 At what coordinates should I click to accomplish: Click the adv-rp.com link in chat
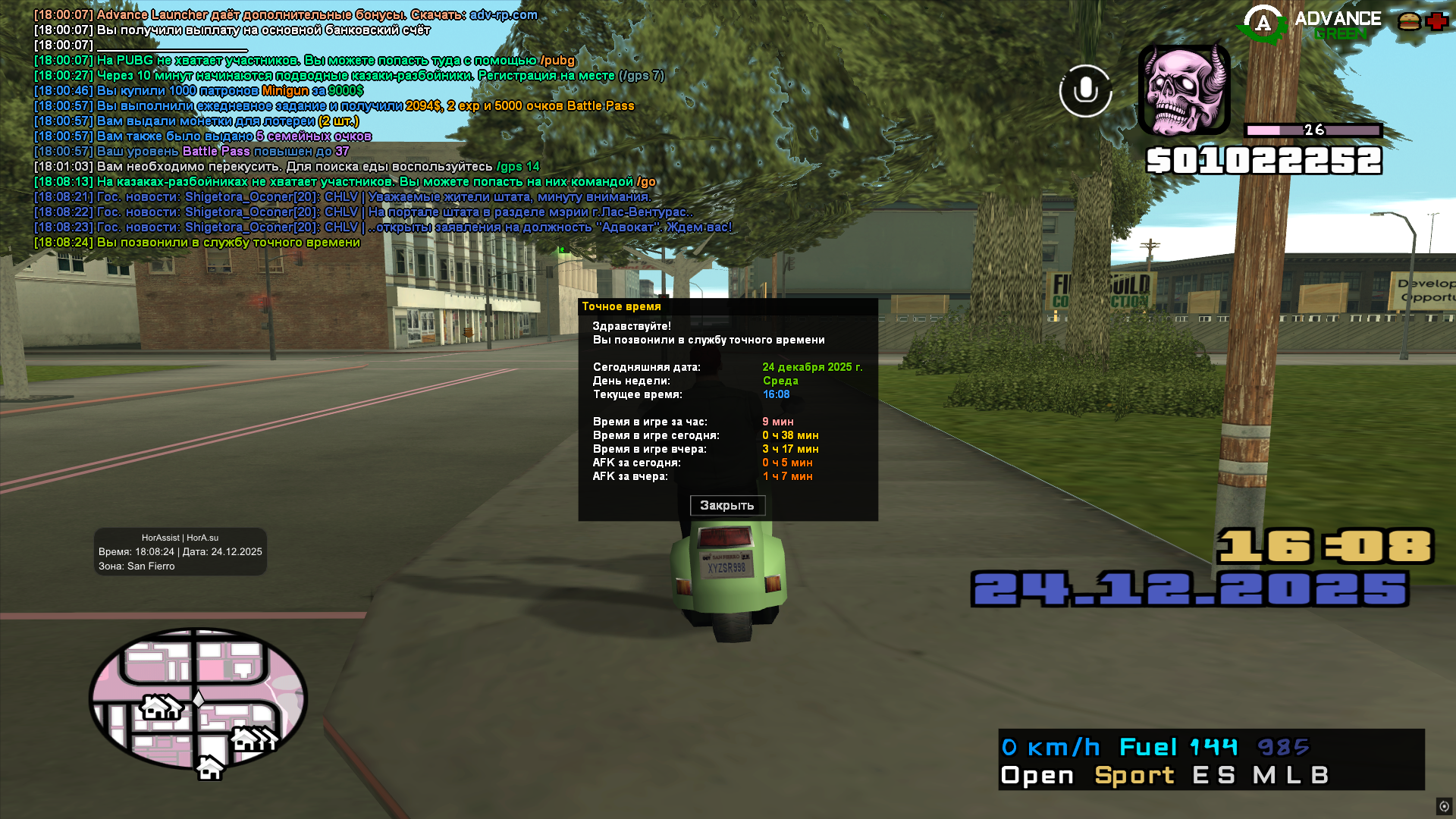[504, 15]
